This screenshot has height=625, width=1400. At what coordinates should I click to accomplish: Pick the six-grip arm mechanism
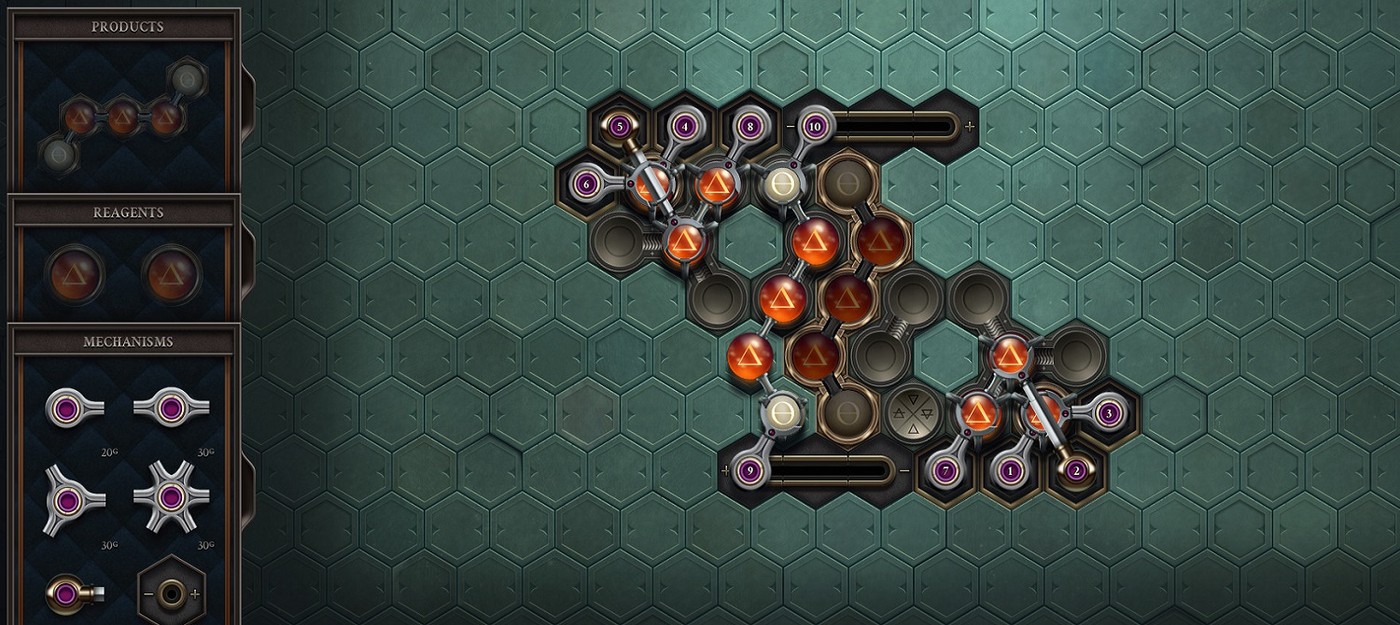(x=170, y=497)
